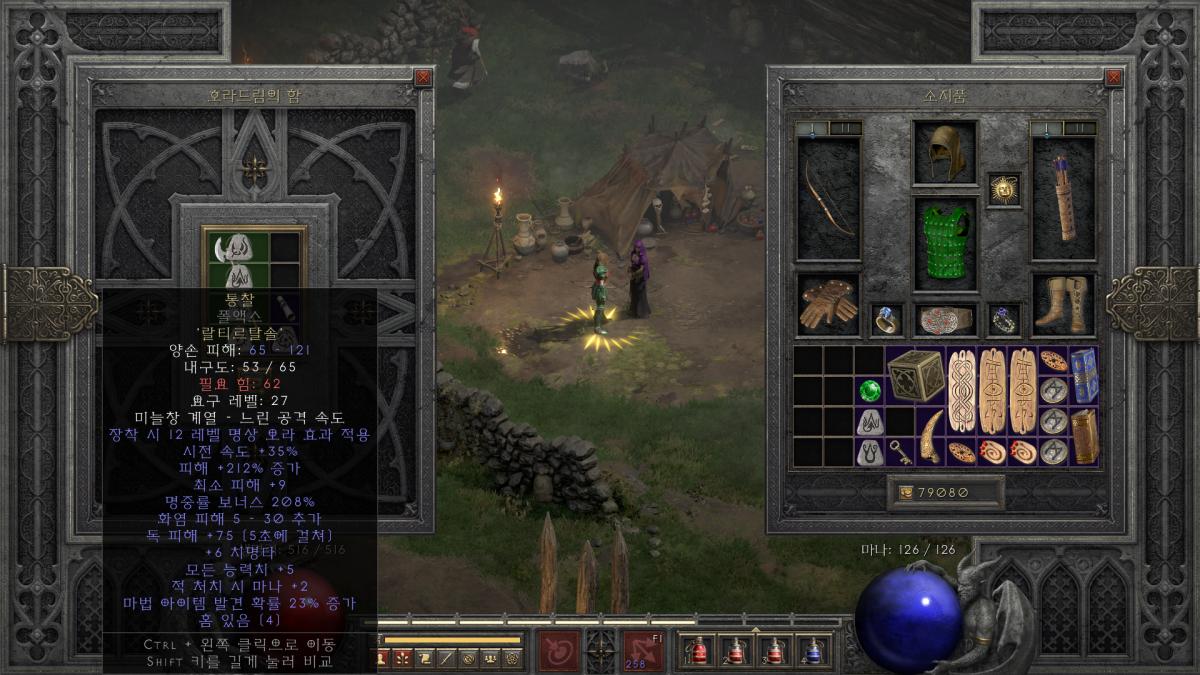Select the blue tome in inventory
The width and height of the screenshot is (1200, 675).
[1084, 375]
